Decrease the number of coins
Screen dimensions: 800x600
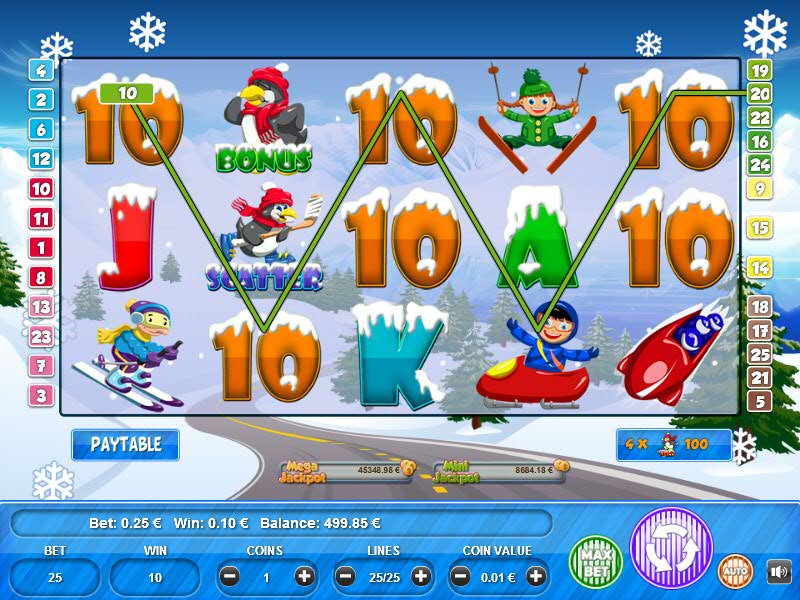tap(230, 576)
